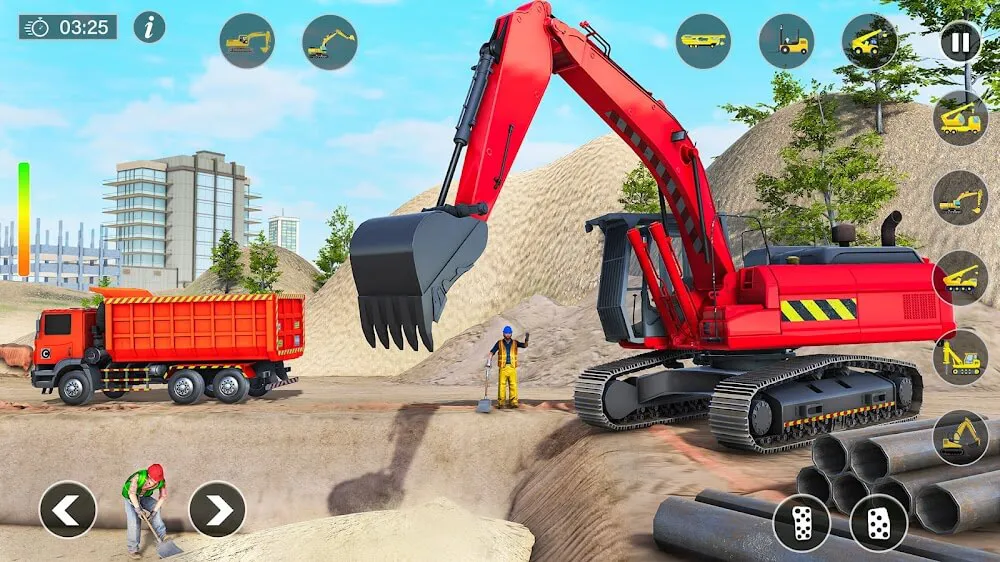Select the drilling rig vehicle icon
This screenshot has height=562, width=1000.
click(960, 357)
